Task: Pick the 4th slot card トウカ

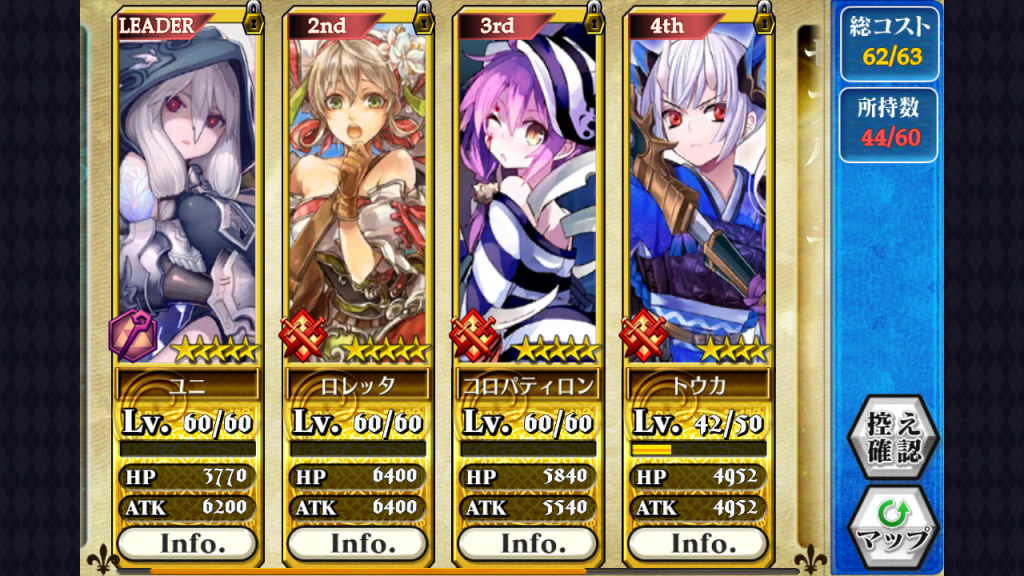Action: 697,190
